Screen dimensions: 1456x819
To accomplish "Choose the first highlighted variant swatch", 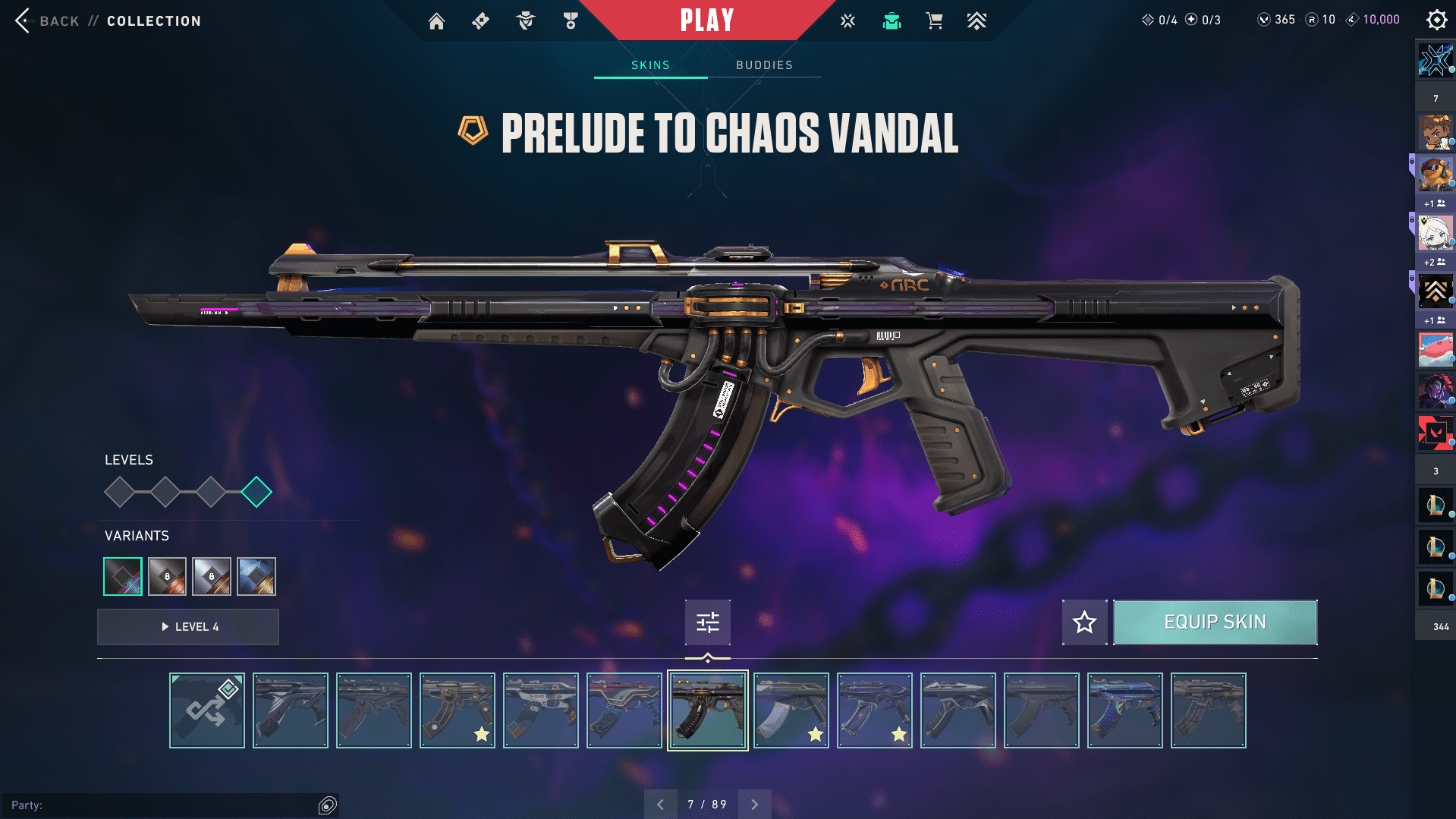I will (123, 577).
